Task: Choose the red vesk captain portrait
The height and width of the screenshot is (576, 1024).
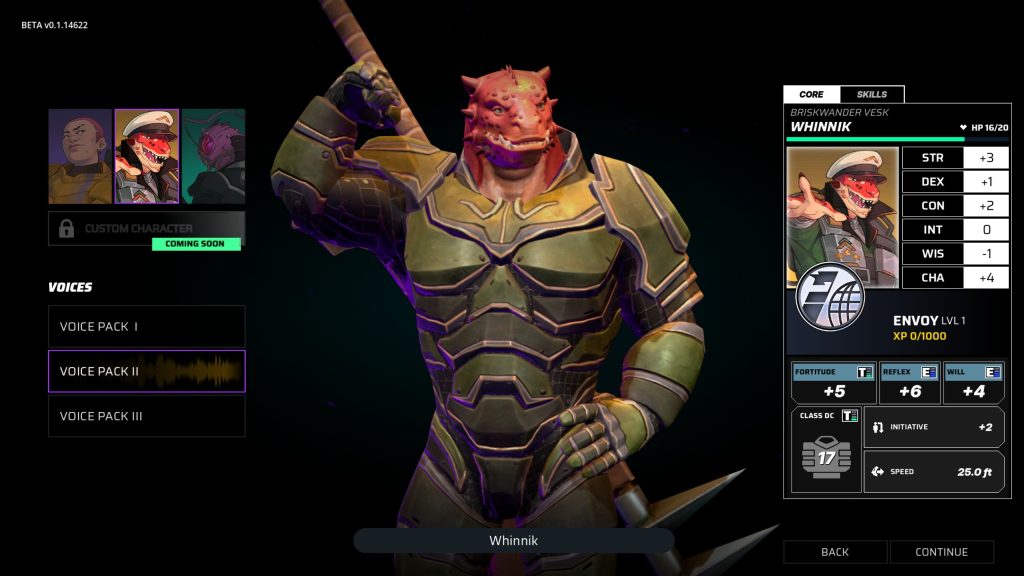Action: (x=147, y=156)
